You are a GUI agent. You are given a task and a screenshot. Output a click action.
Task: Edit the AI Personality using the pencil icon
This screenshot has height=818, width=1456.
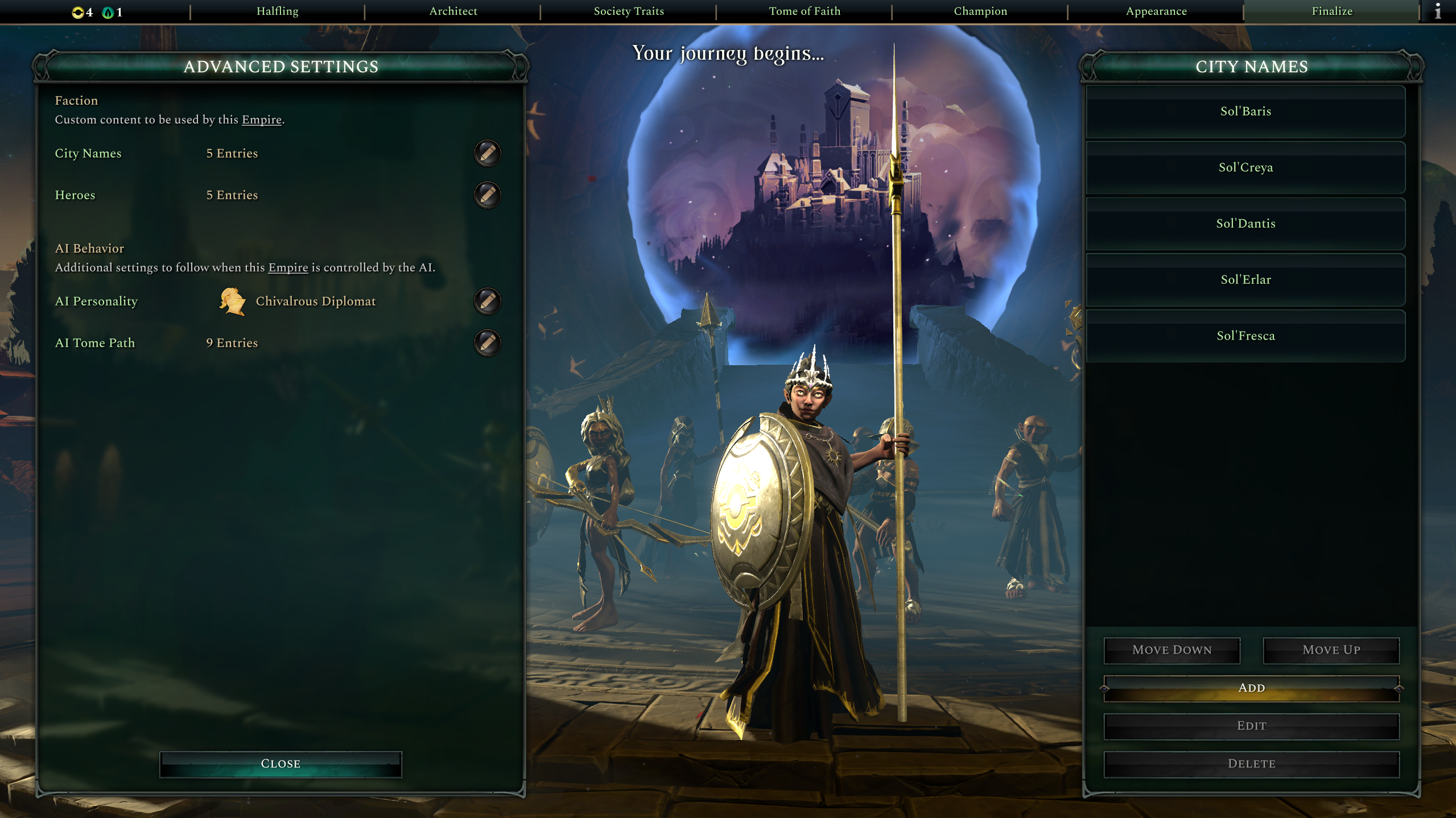pos(486,301)
